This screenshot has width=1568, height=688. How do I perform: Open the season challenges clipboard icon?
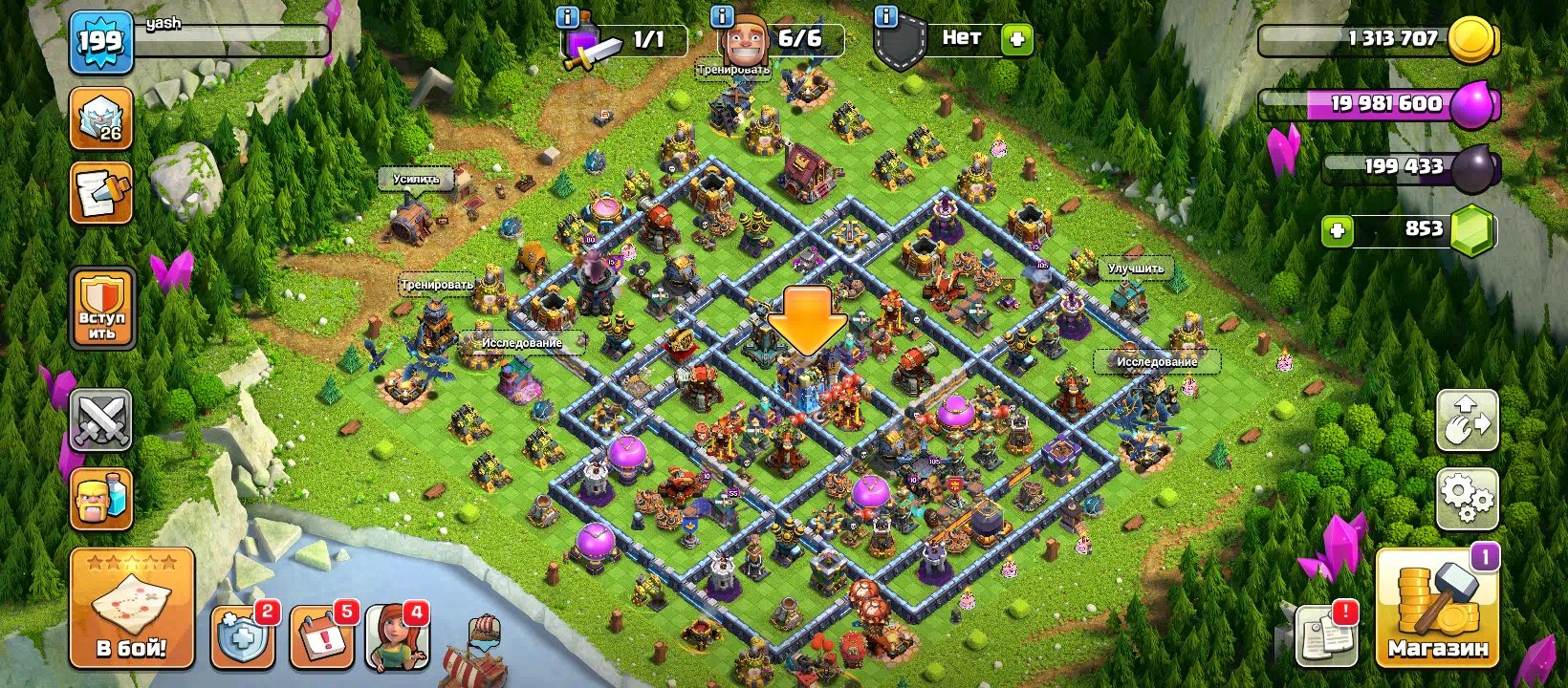point(99,188)
